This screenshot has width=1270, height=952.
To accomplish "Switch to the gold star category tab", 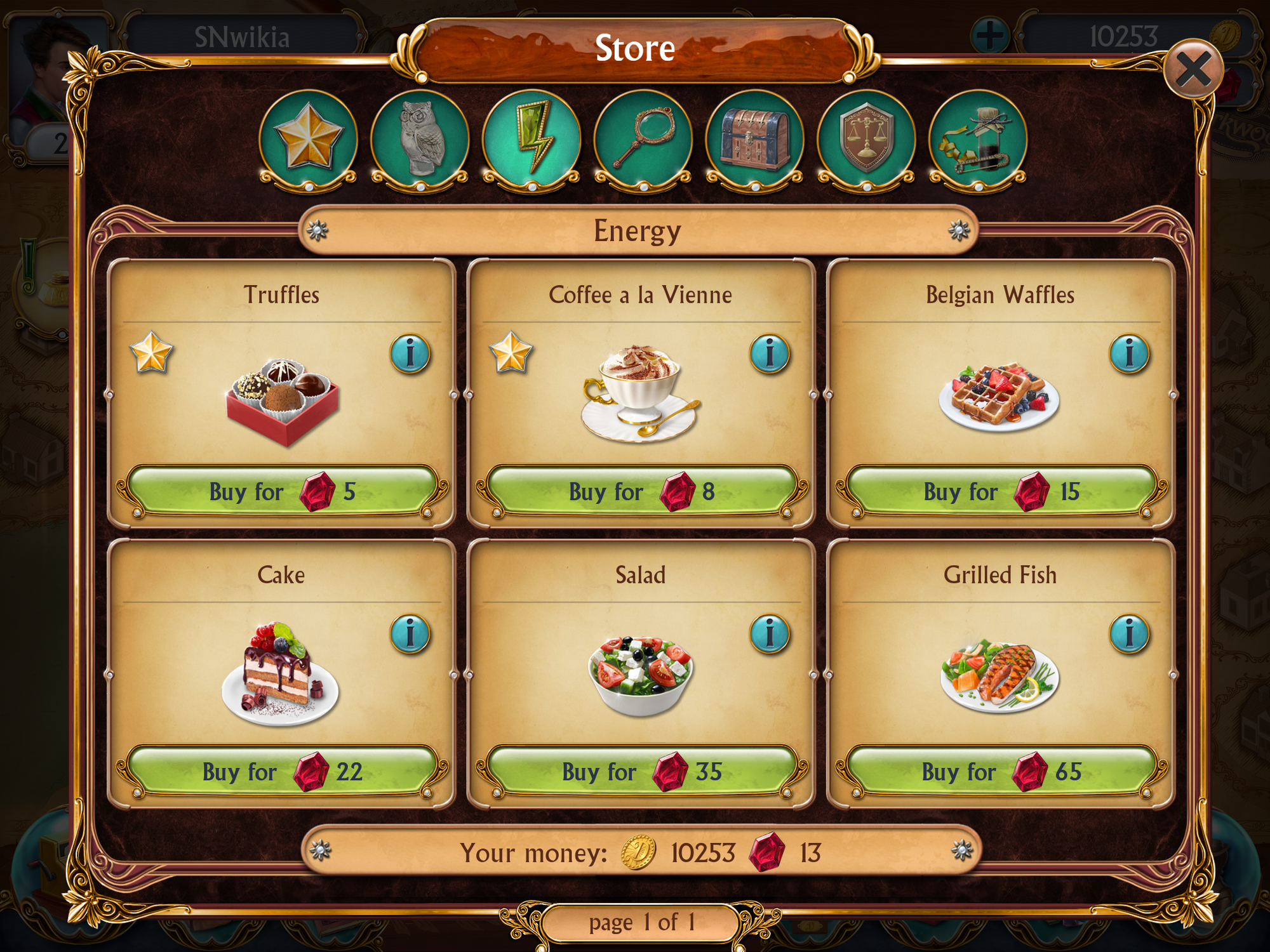I will tap(308, 138).
